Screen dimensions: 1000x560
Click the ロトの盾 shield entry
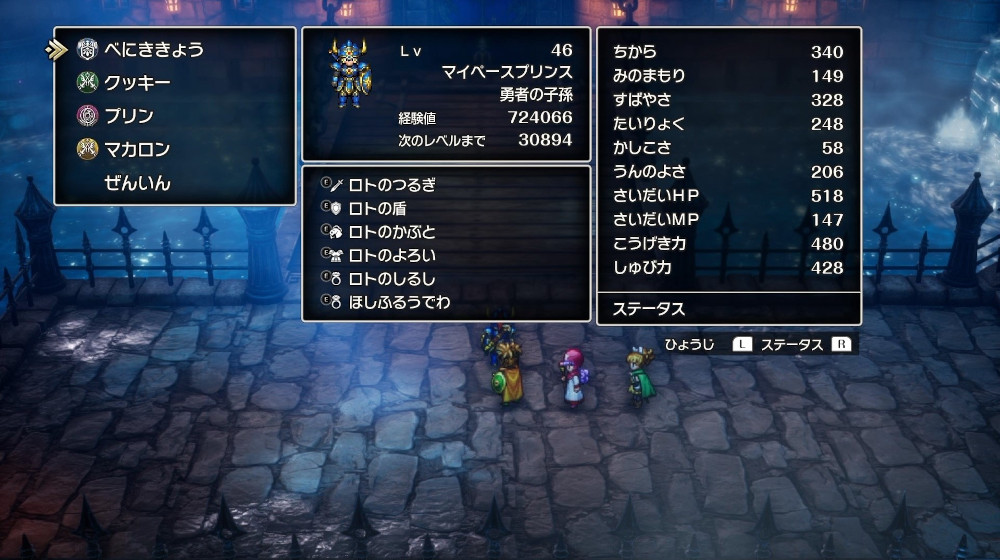coord(377,208)
